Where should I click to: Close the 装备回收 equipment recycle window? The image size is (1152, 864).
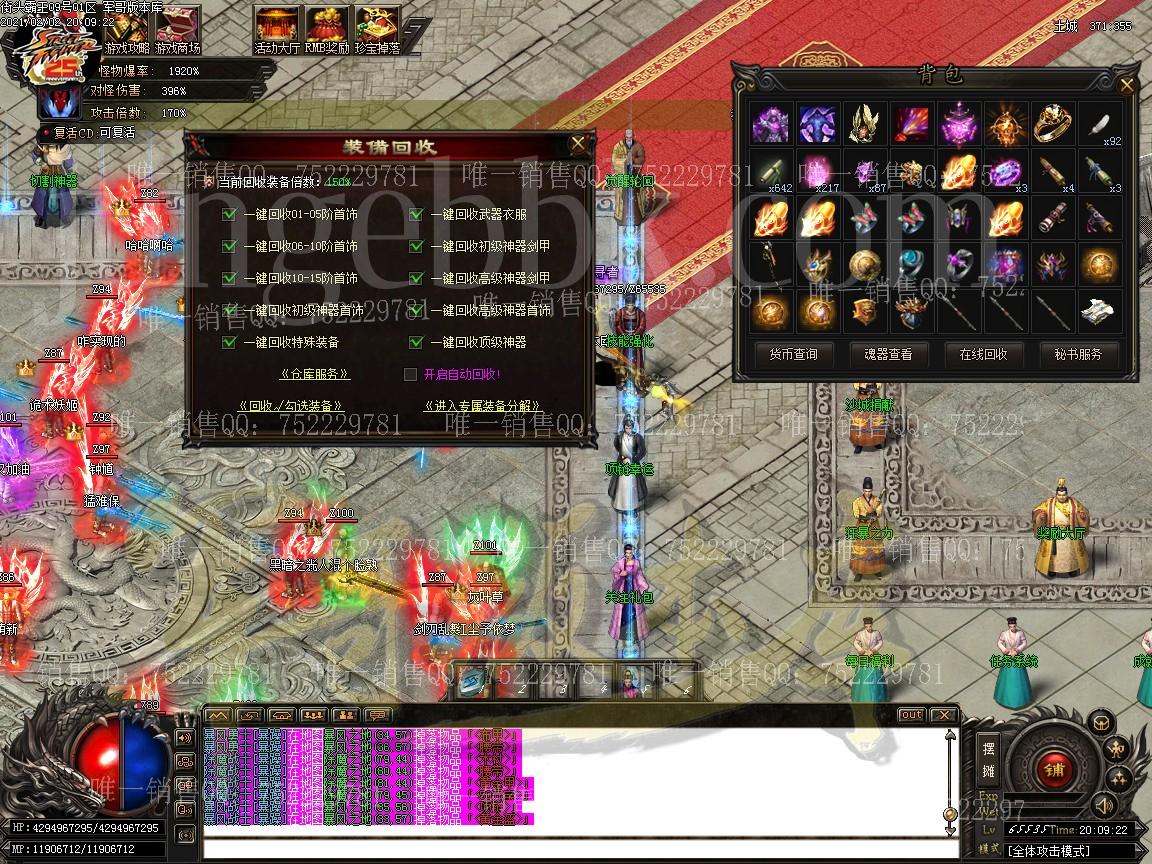pyautogui.click(x=578, y=144)
